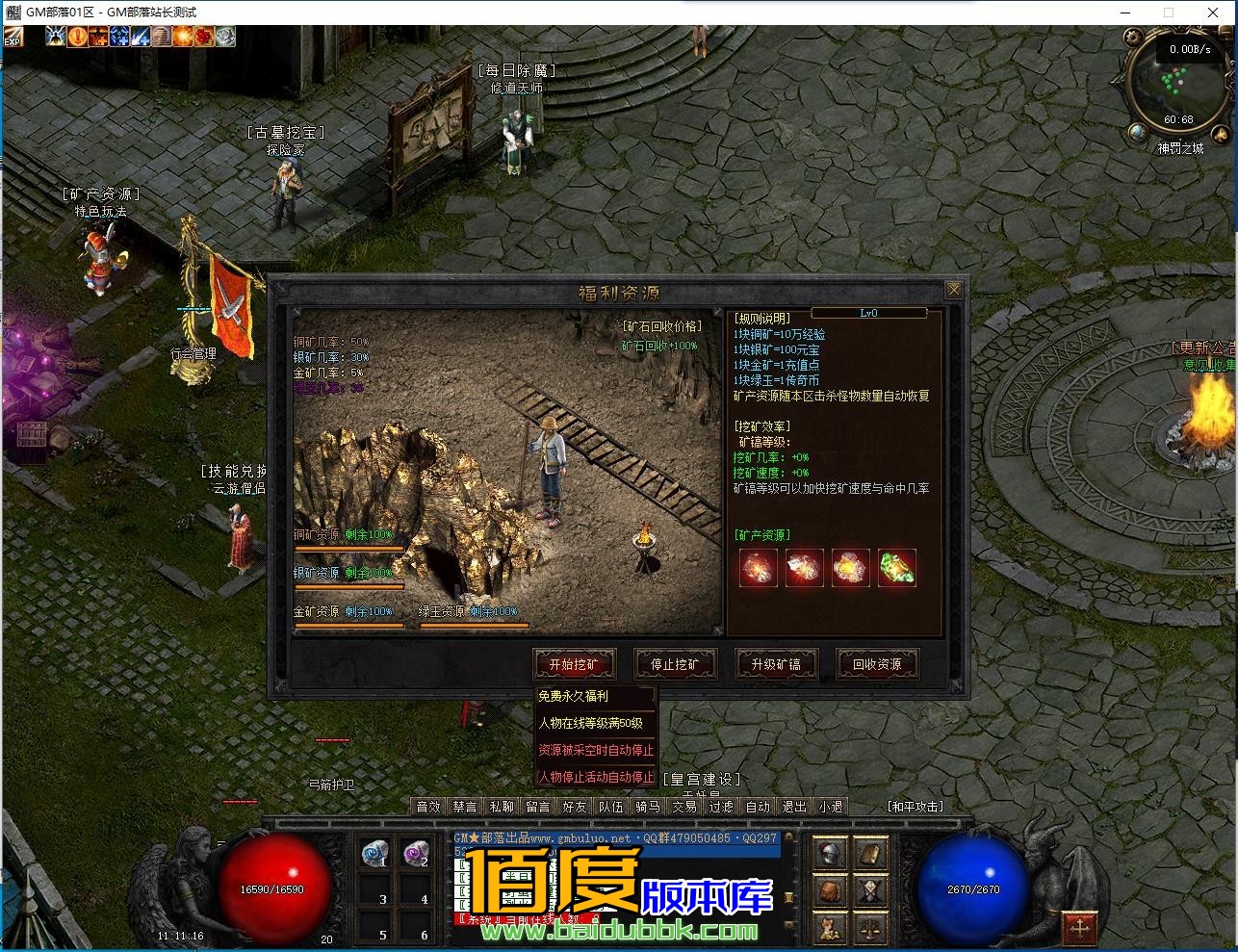Close the 福利资源 panel with its X
Image resolution: width=1238 pixels, height=952 pixels.
(x=953, y=289)
